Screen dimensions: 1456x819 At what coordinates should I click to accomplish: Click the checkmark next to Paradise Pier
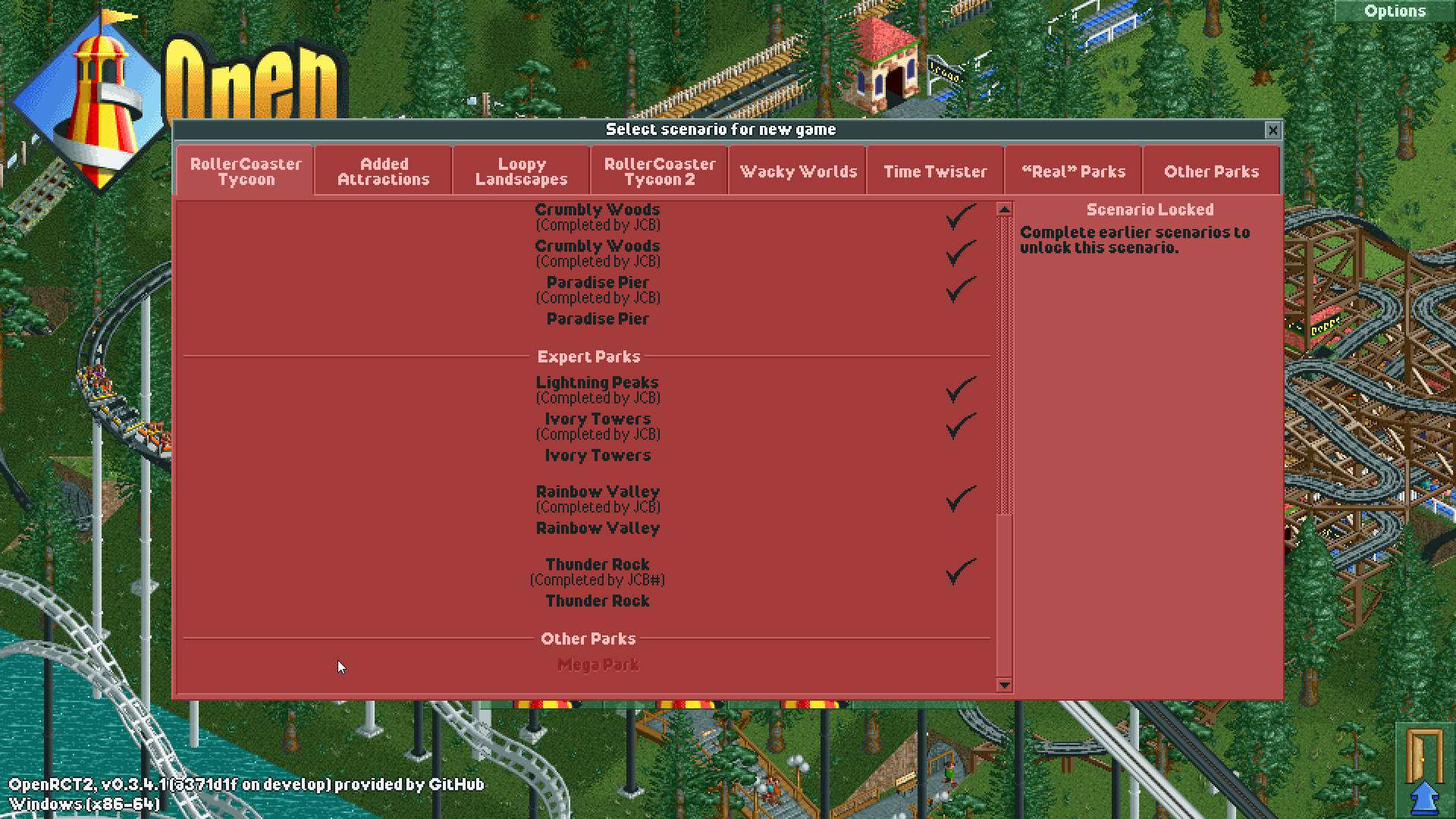[962, 289]
